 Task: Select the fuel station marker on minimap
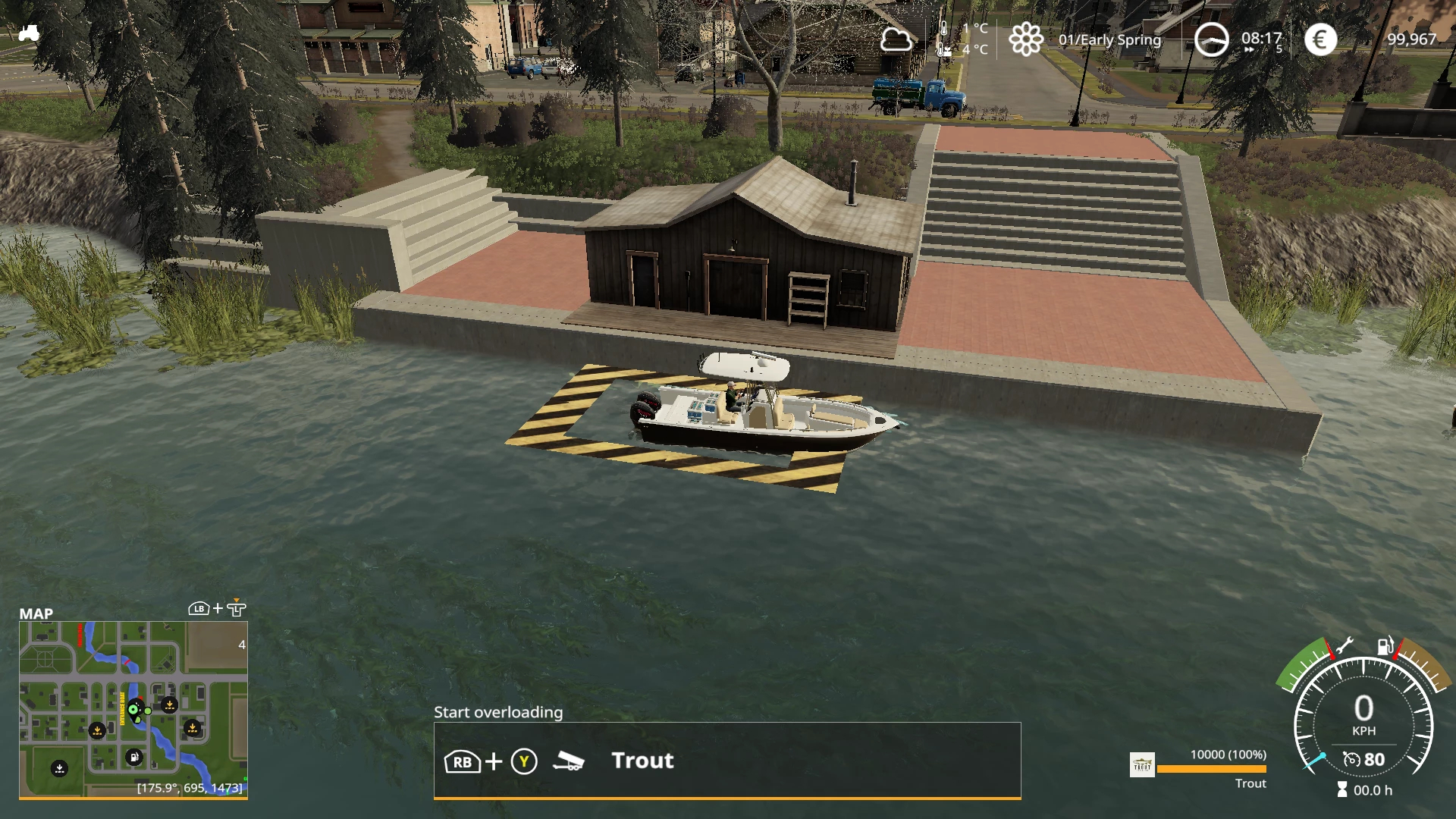[133, 757]
